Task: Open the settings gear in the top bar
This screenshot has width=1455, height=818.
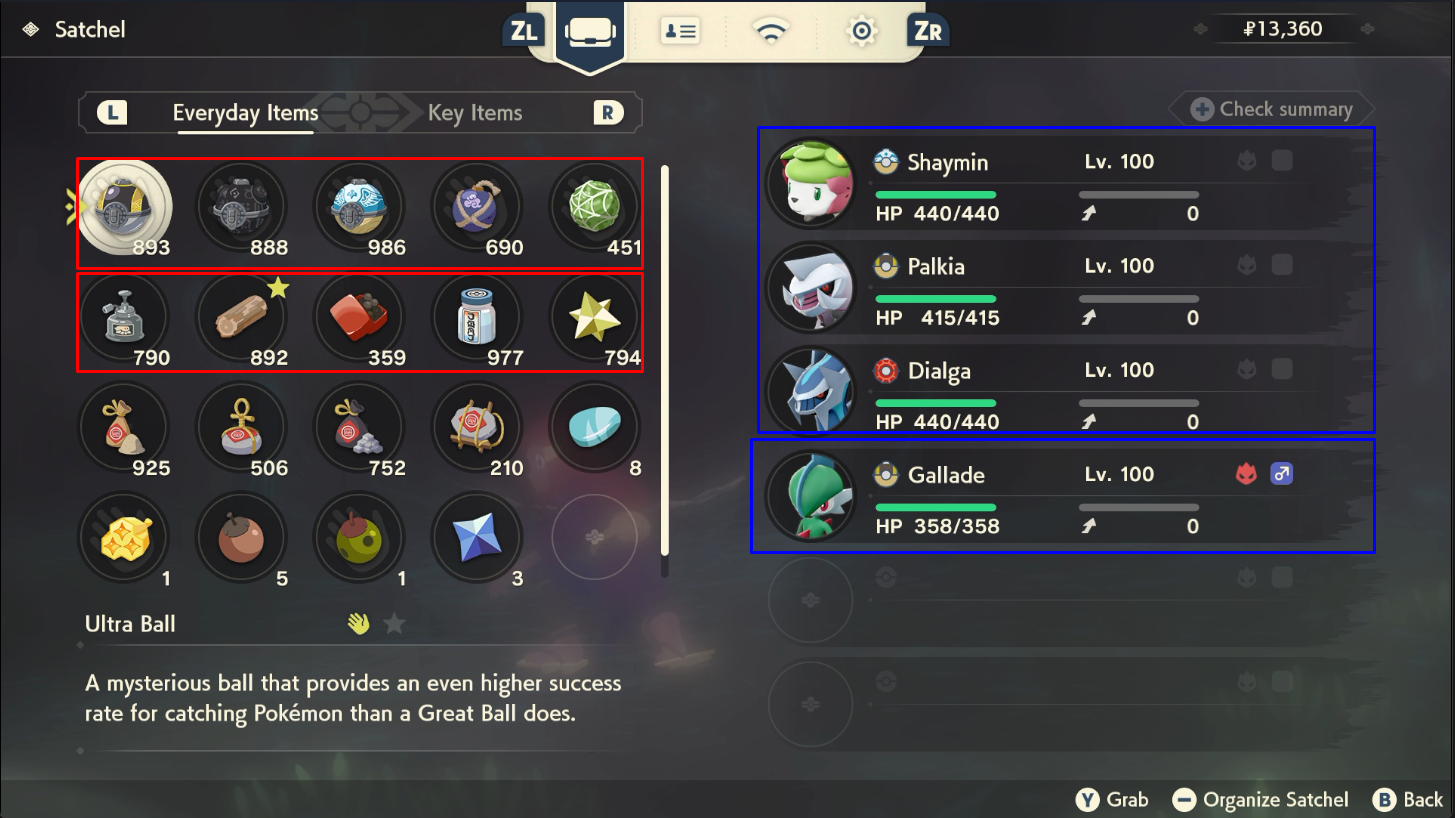Action: tap(861, 30)
